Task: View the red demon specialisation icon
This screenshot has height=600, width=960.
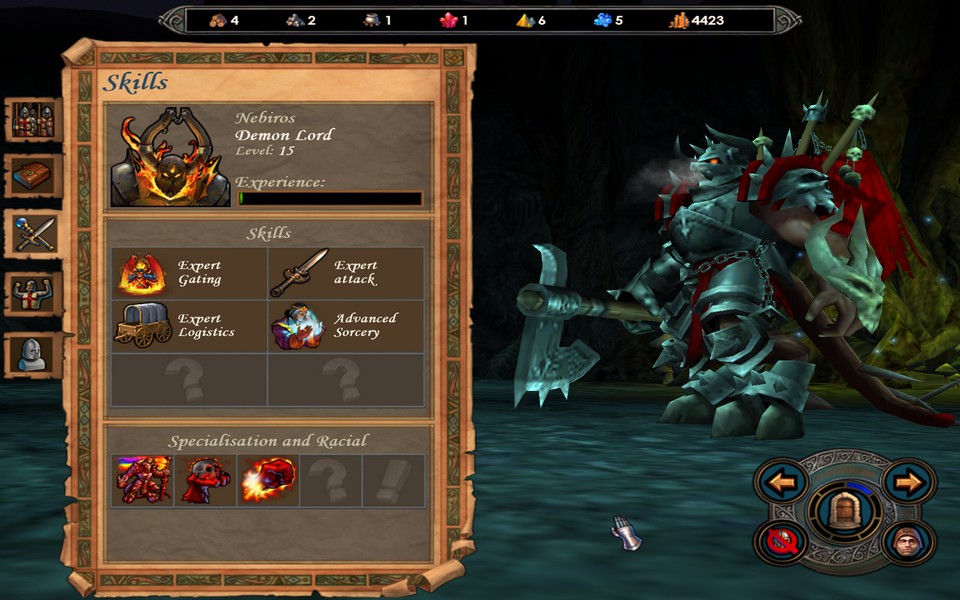Action: point(143,480)
